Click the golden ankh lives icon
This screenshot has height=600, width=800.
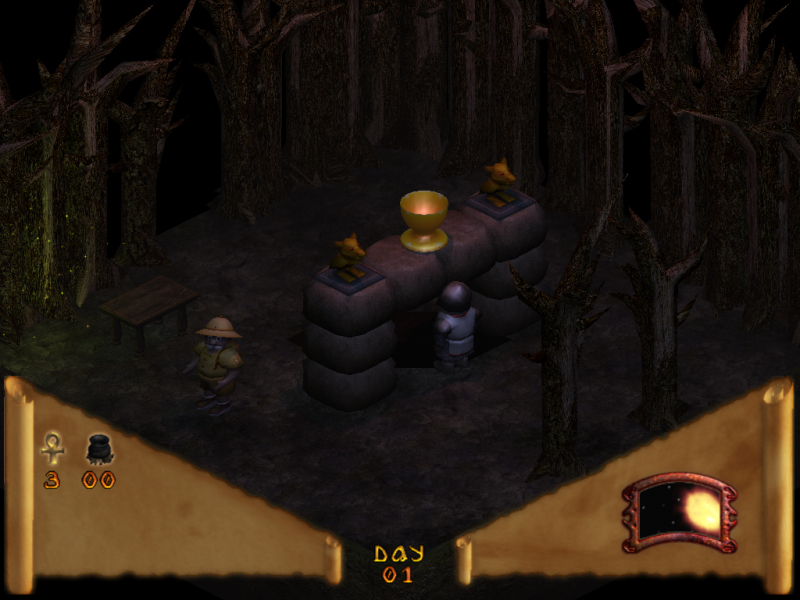(x=52, y=447)
